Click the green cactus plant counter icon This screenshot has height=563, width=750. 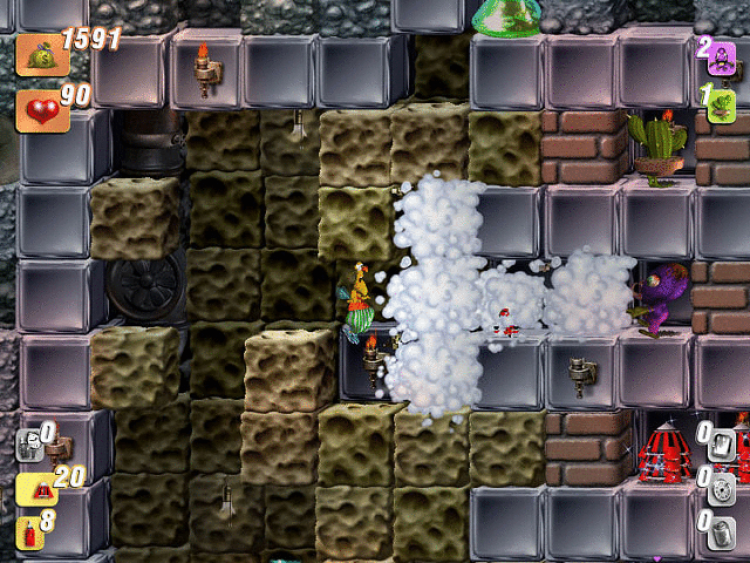point(722,105)
